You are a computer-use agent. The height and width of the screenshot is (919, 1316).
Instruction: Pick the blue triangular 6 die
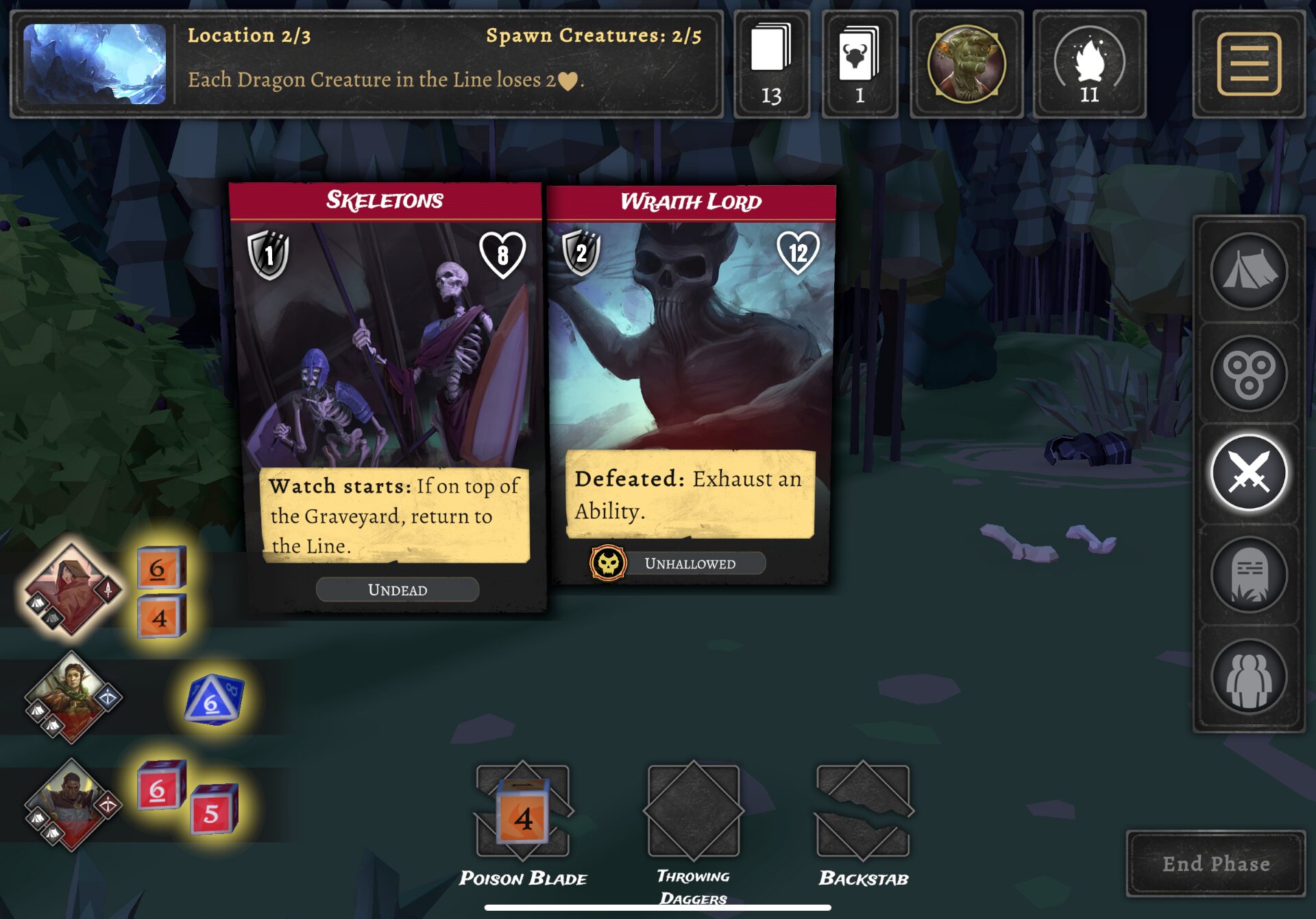(x=213, y=700)
